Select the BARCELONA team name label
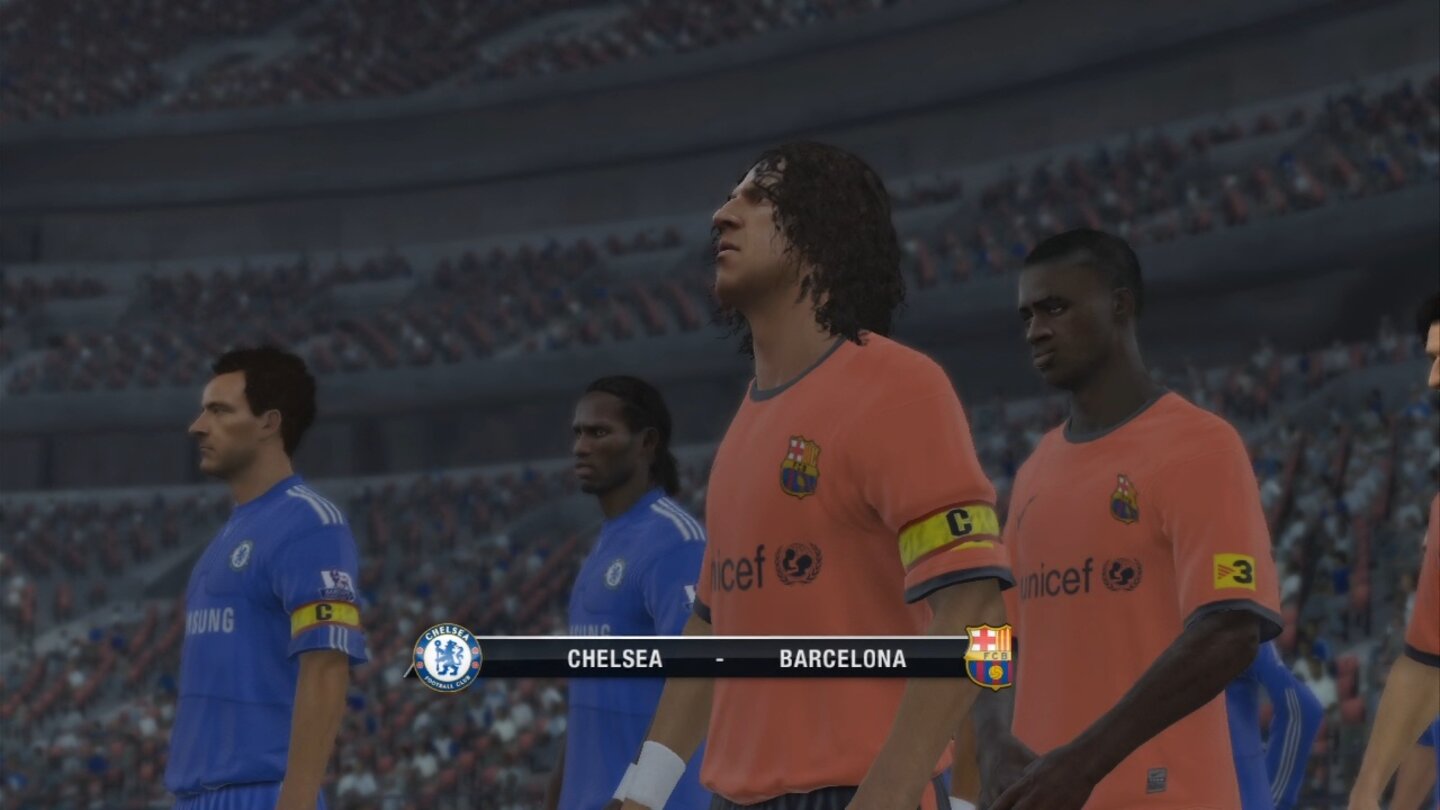 click(844, 659)
